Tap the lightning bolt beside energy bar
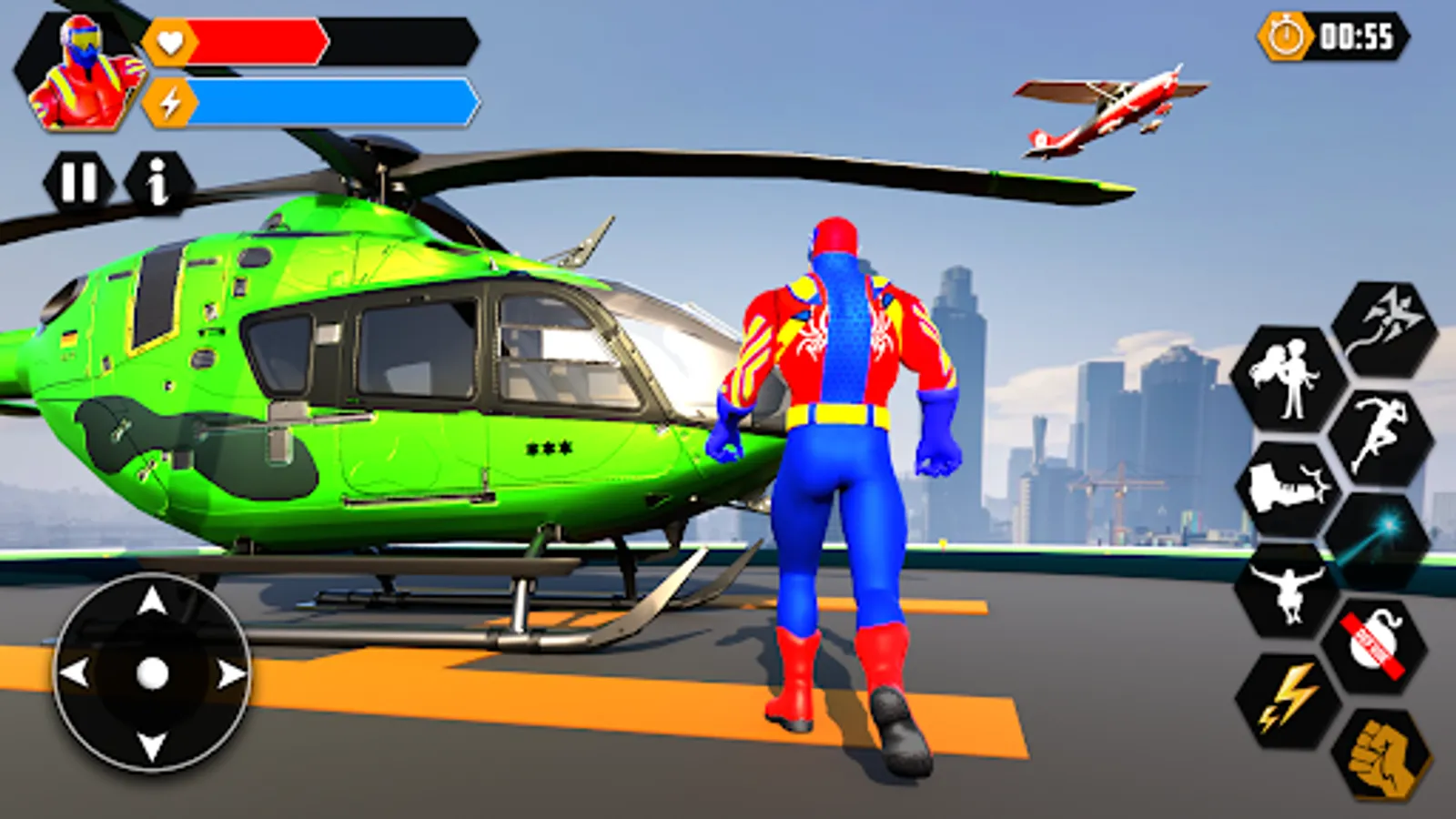 coord(170,102)
